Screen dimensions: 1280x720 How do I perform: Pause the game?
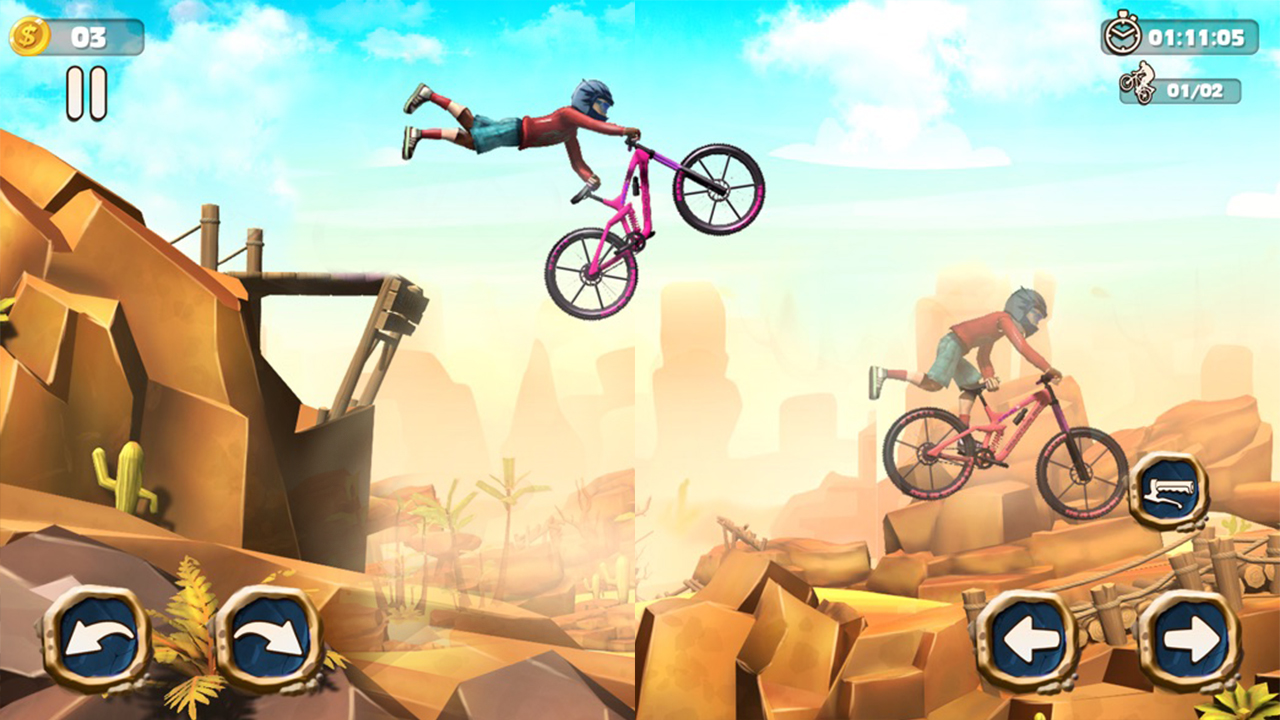[85, 90]
